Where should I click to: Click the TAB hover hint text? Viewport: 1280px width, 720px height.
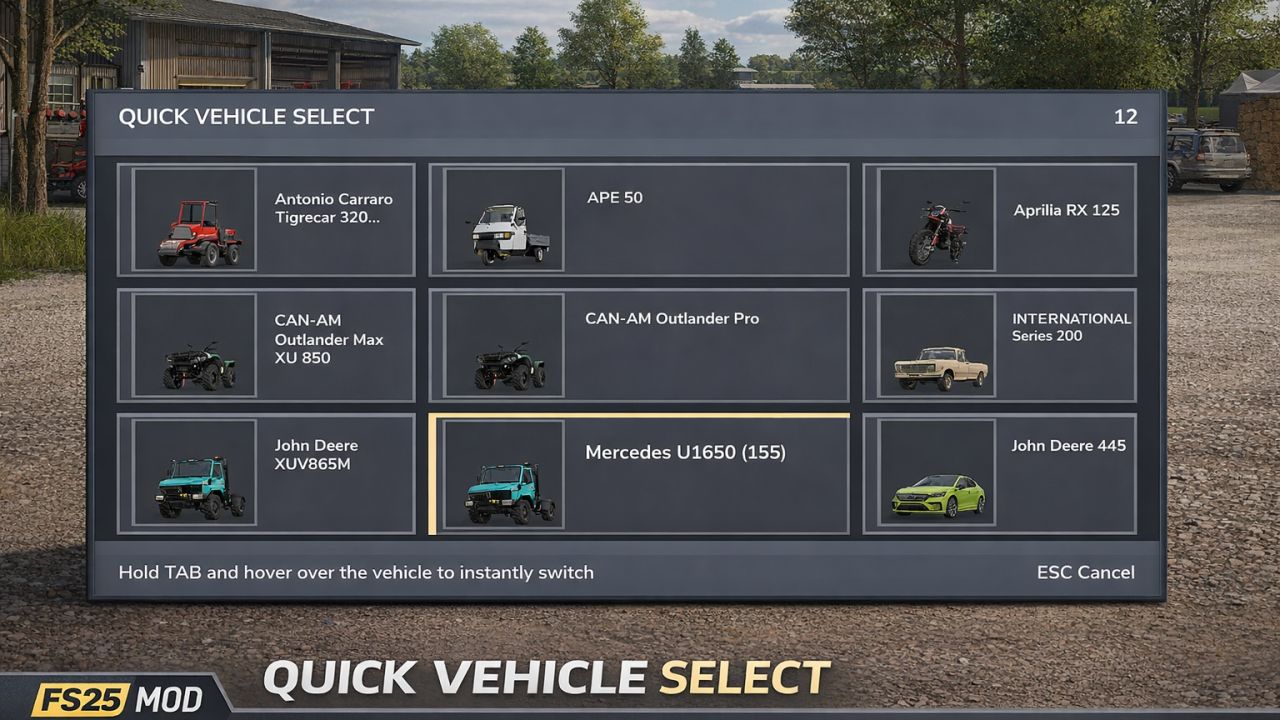point(354,572)
